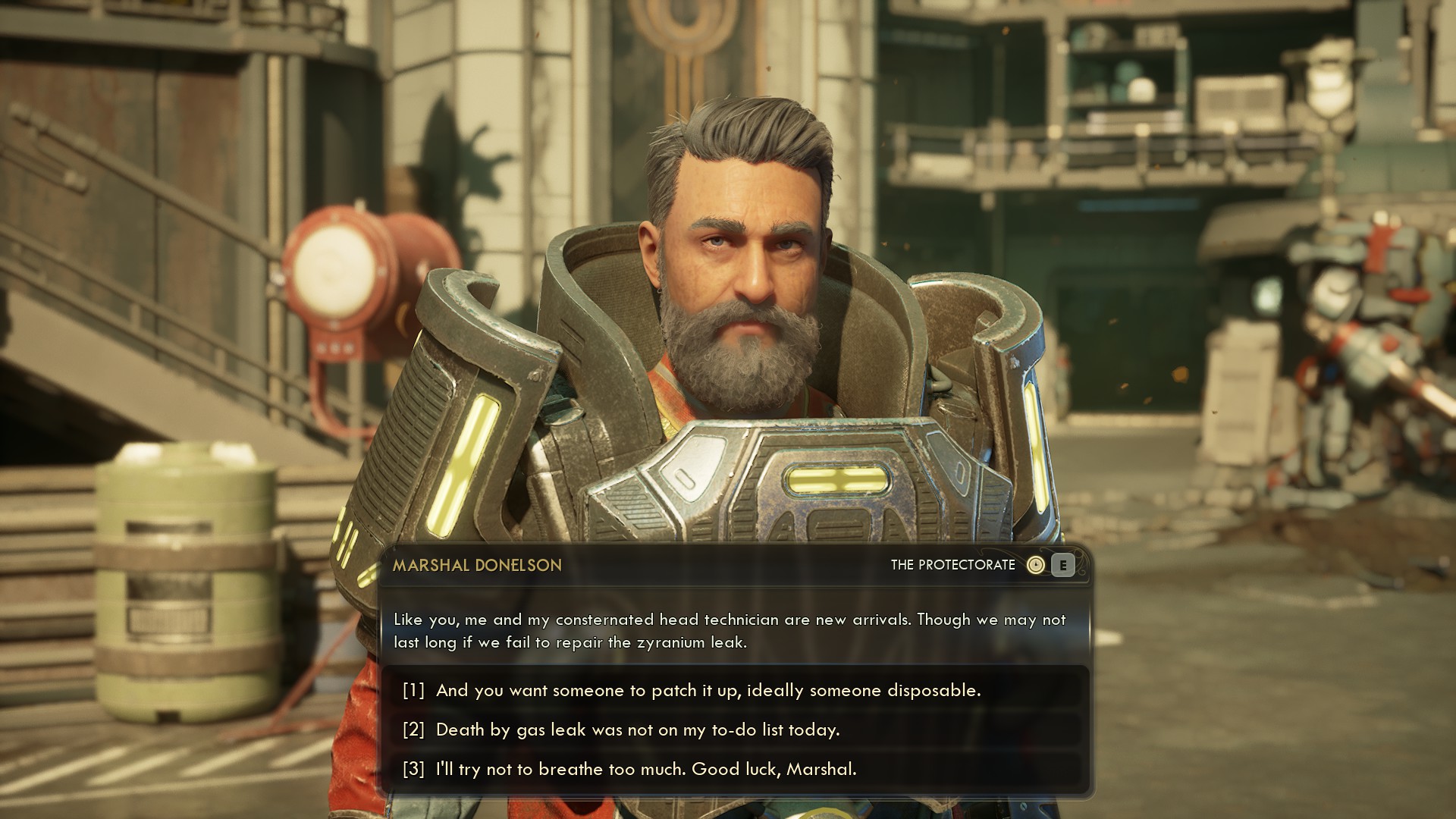Open the dialogue history clock icon
Viewport: 1456px width, 819px height.
(x=1035, y=565)
